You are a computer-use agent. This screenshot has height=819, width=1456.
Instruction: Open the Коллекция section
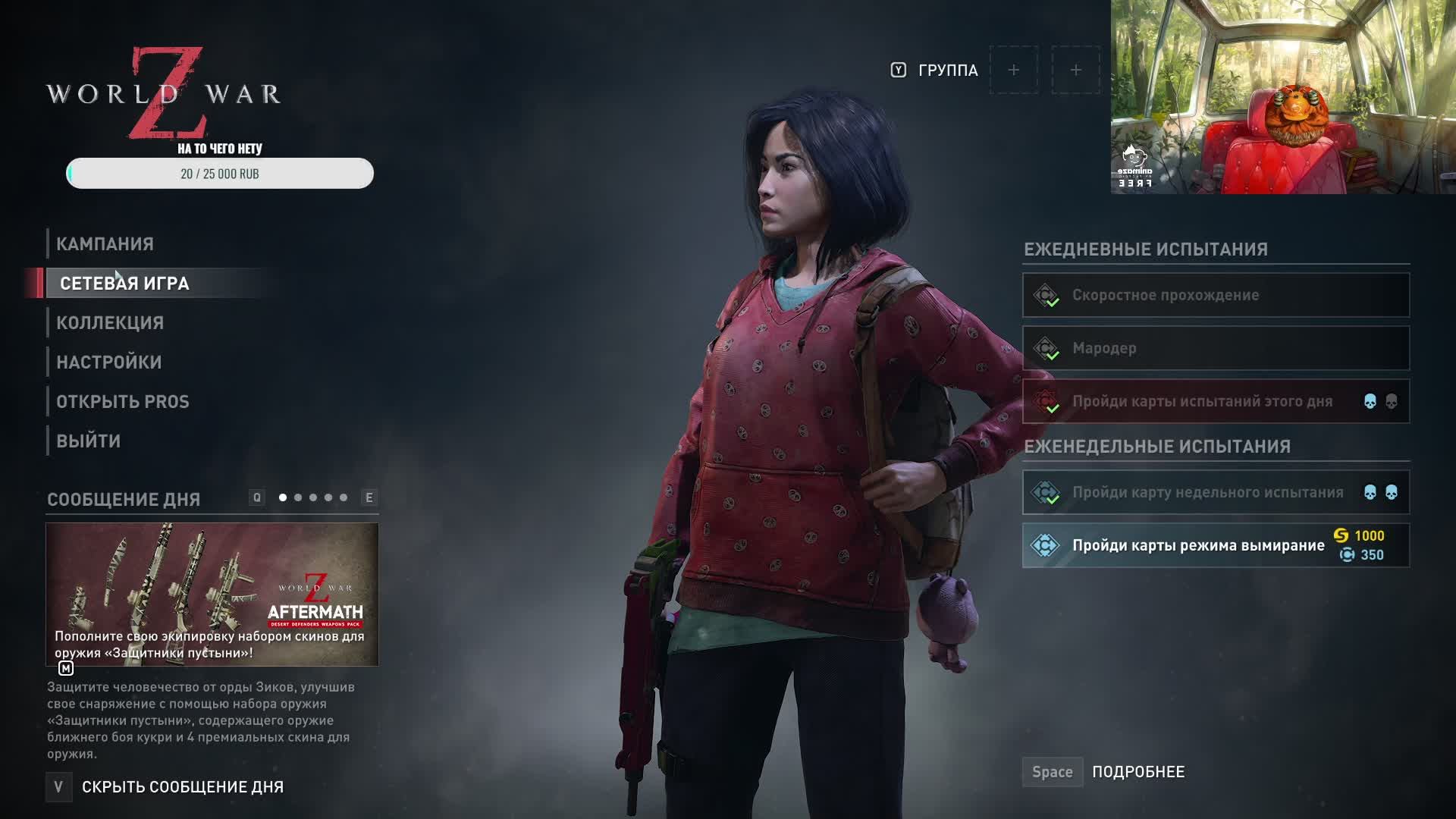(110, 323)
